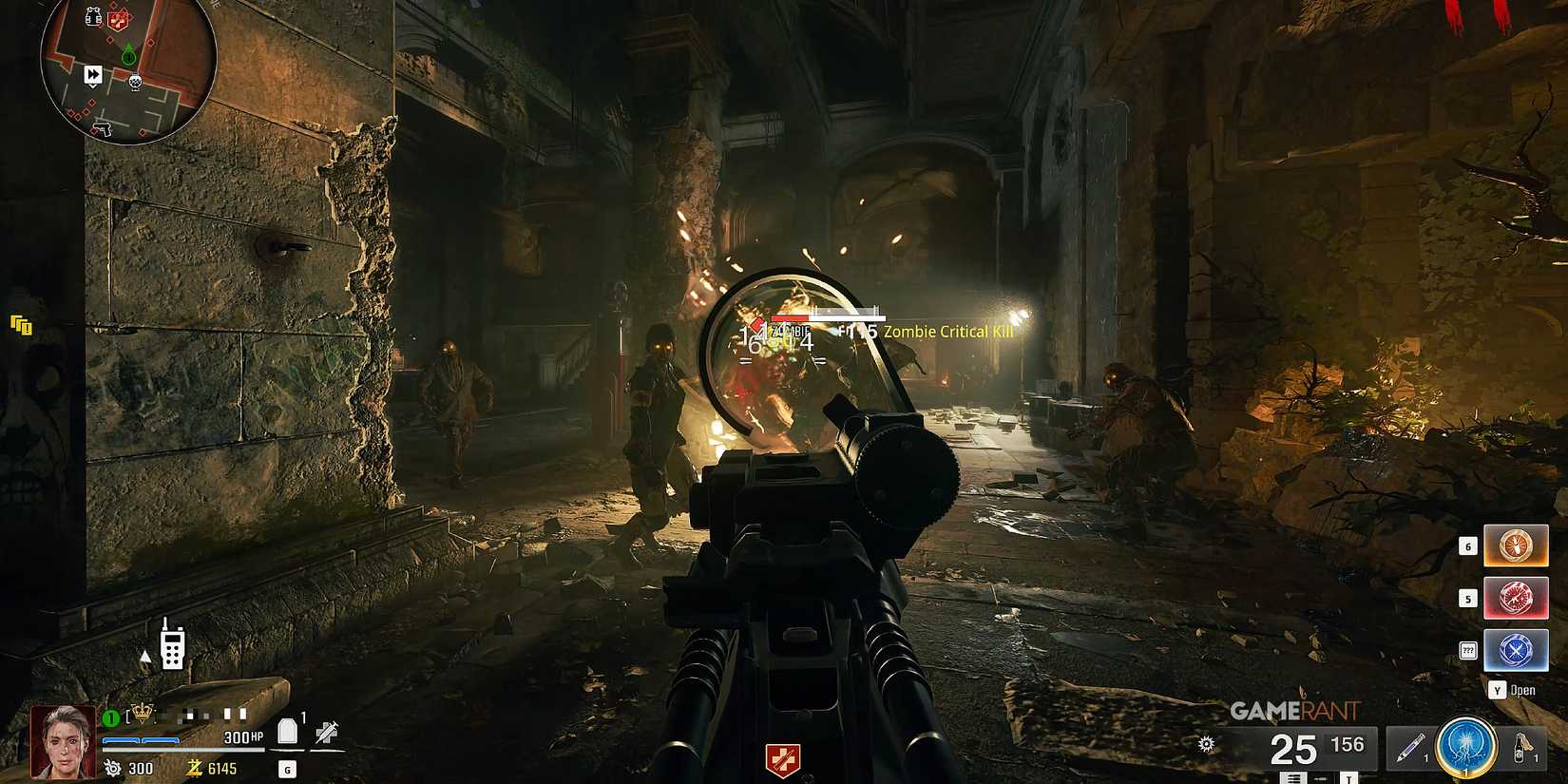Viewport: 1568px width, 784px height.
Task: Select the Molotov lethal equipment icon
Action: (x=1527, y=748)
